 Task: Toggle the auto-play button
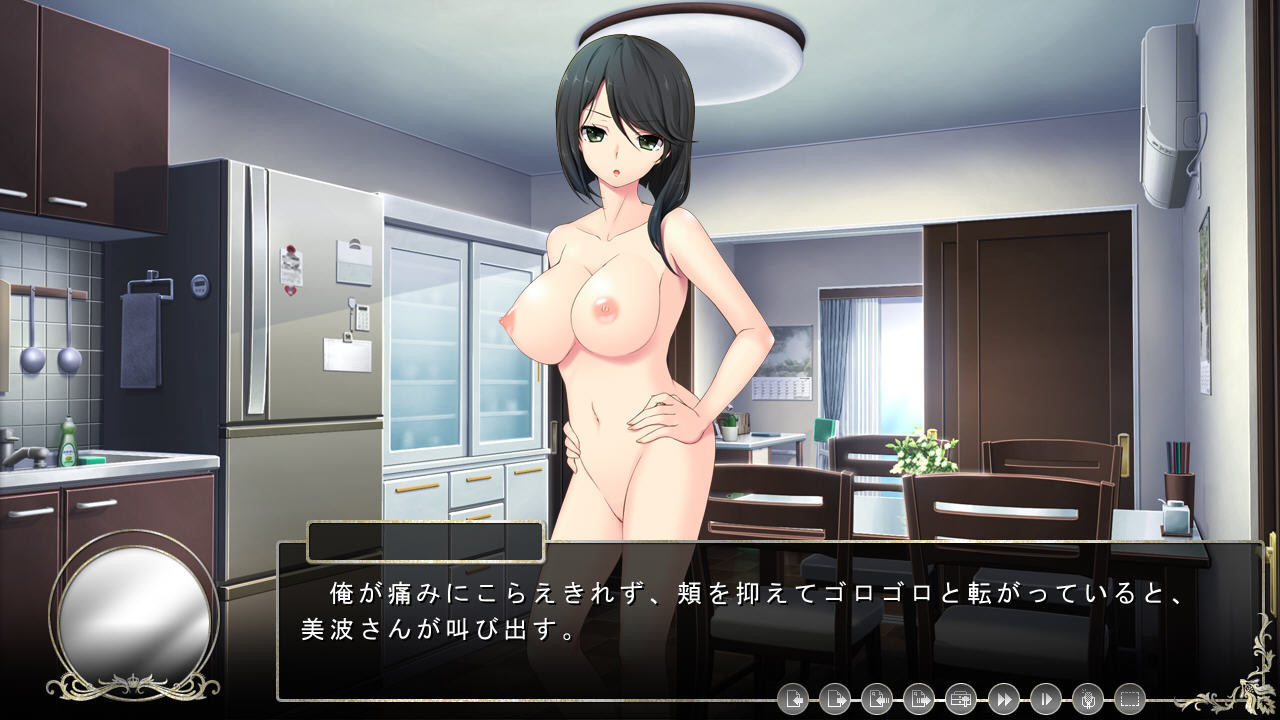tap(1045, 698)
